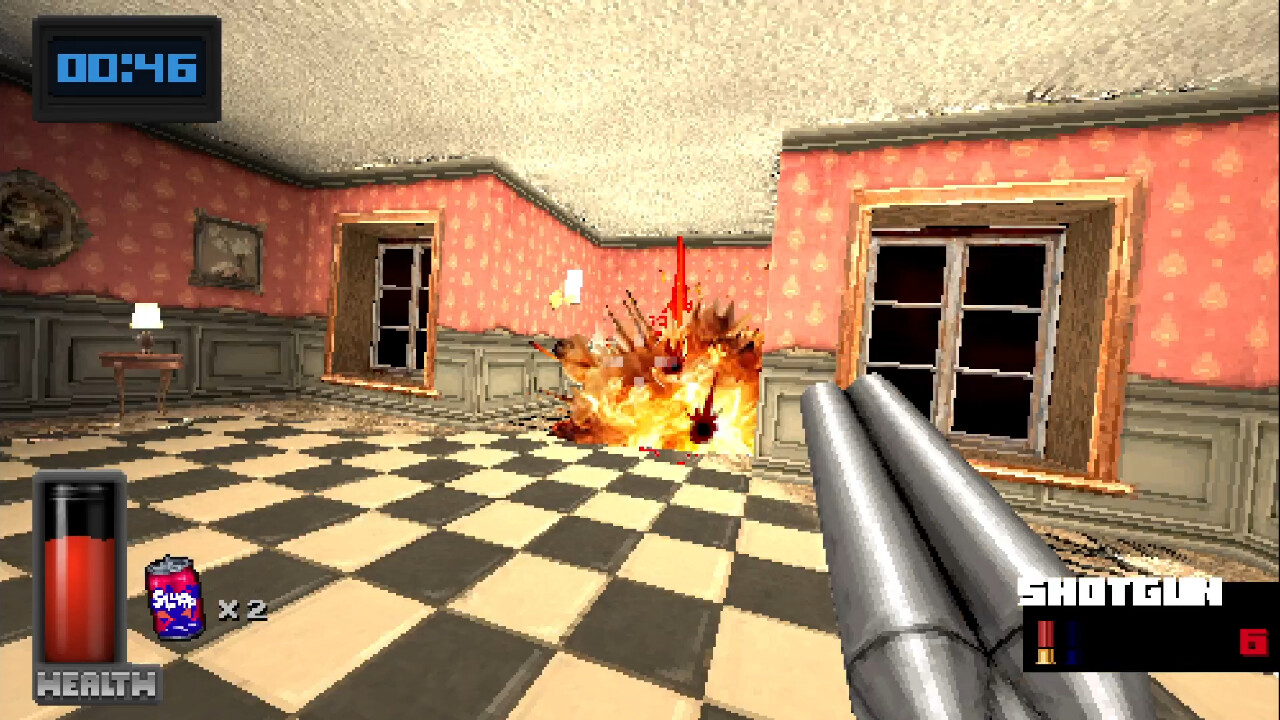Click the blue shotgun shell icon
This screenshot has width=1280, height=720.
tap(1072, 640)
